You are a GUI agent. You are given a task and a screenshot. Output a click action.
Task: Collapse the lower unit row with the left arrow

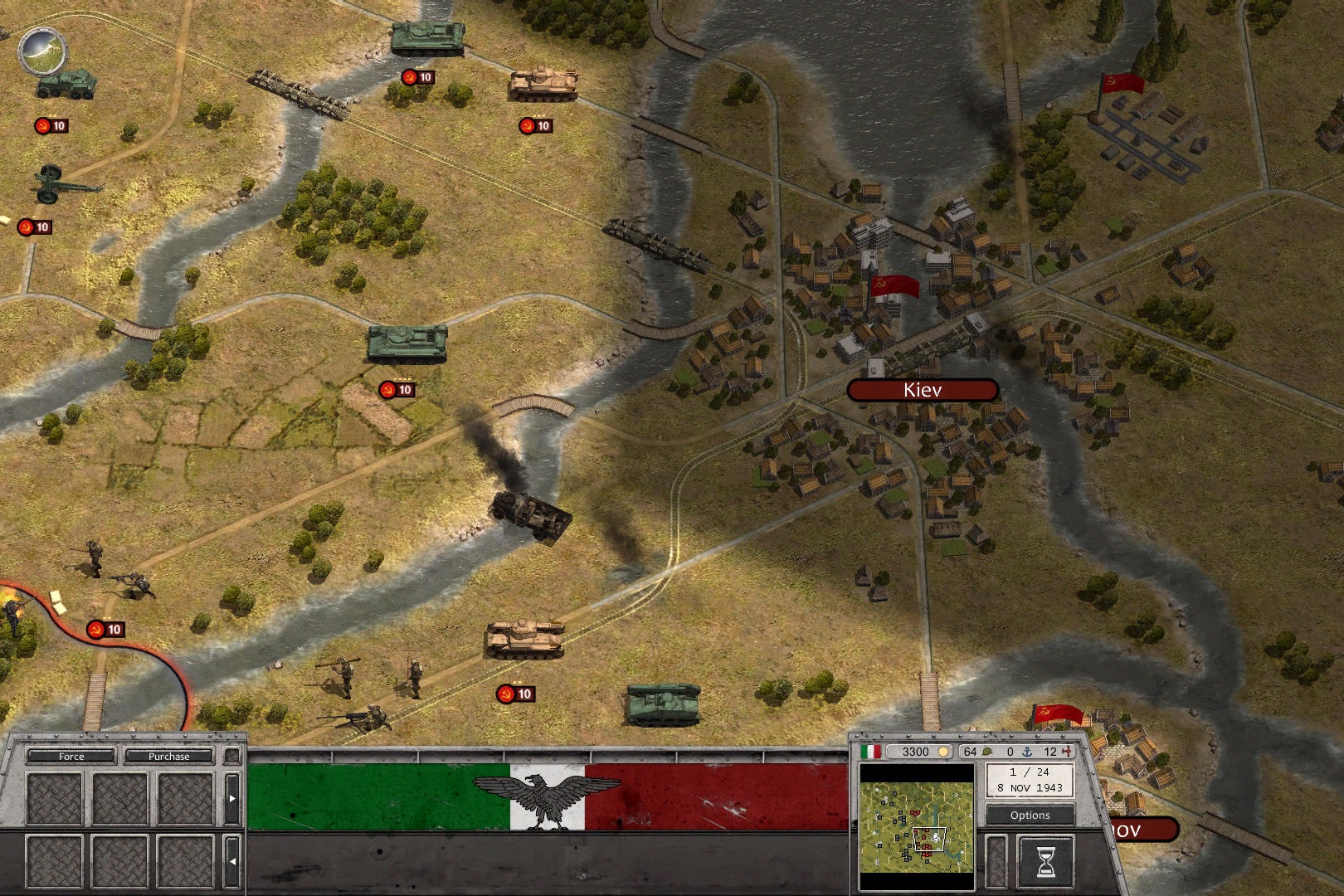click(232, 860)
